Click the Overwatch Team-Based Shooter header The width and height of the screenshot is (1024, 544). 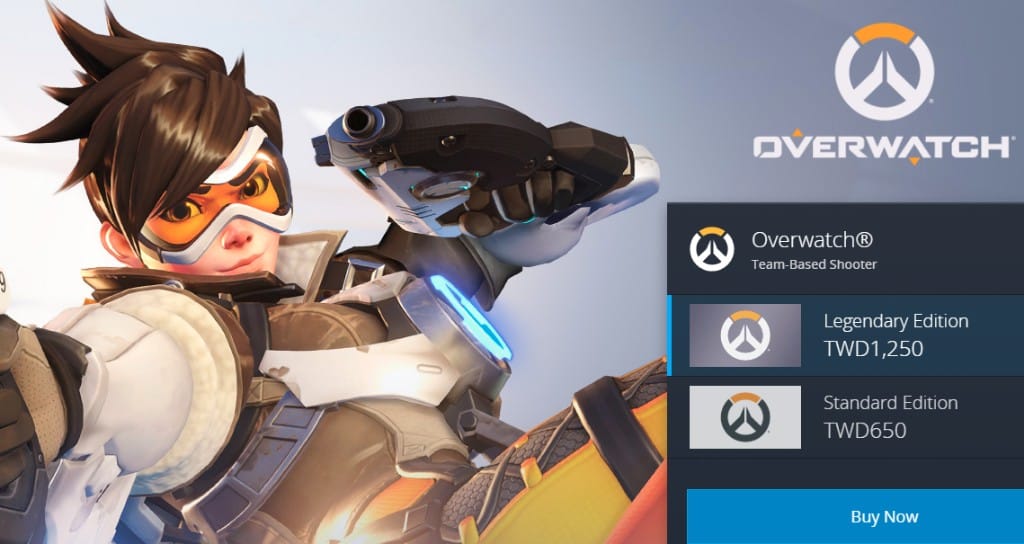(812, 250)
